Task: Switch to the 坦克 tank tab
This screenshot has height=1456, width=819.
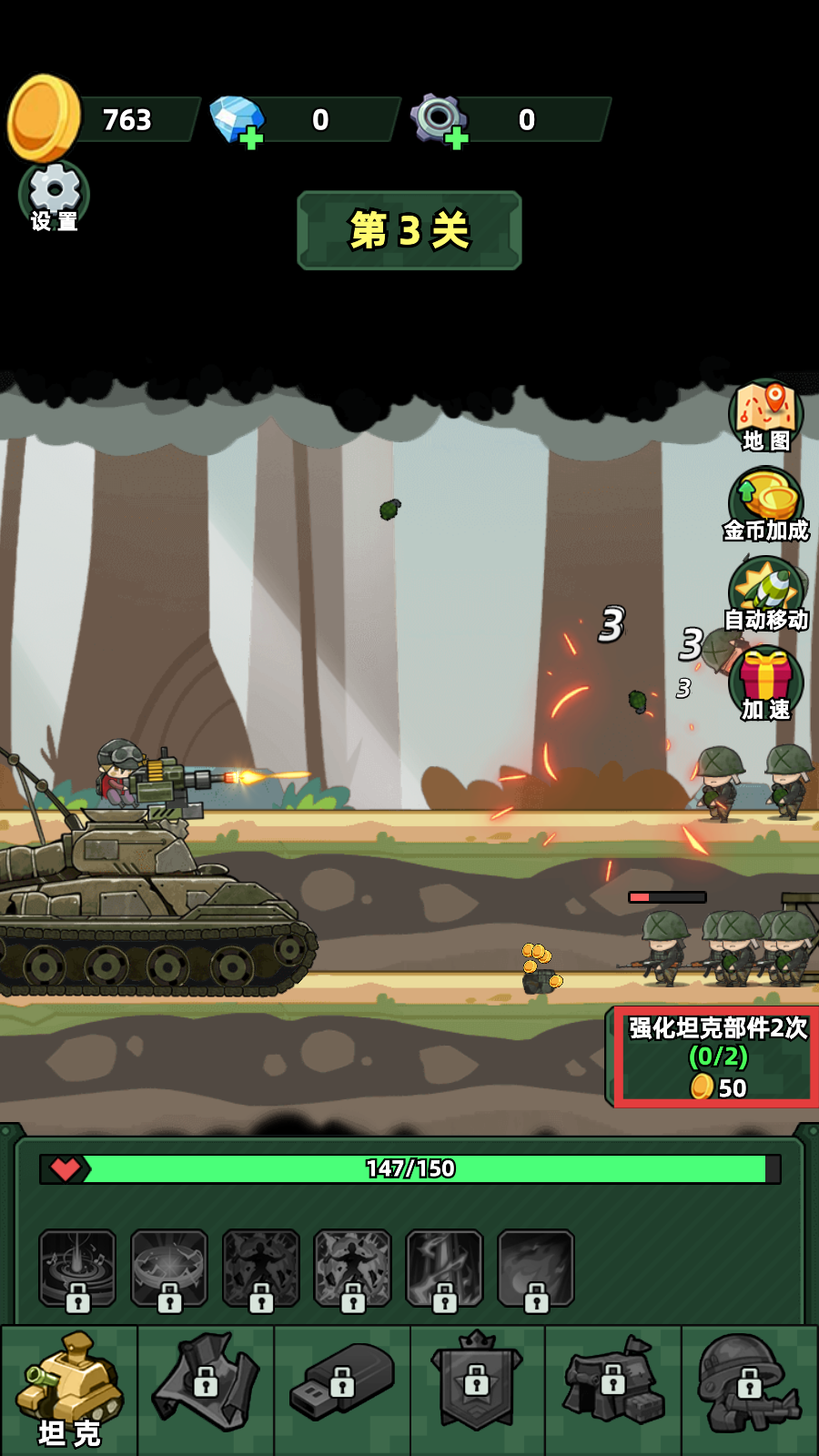Action: 69,1389
